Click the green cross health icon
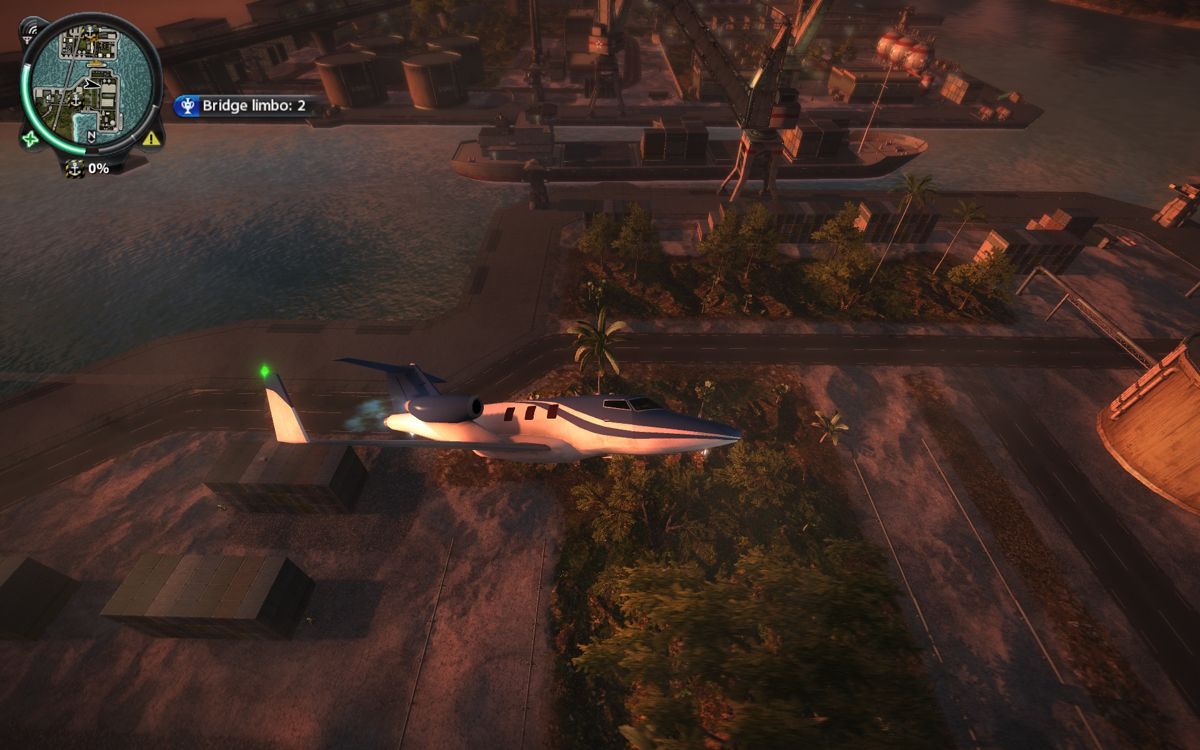 point(29,138)
